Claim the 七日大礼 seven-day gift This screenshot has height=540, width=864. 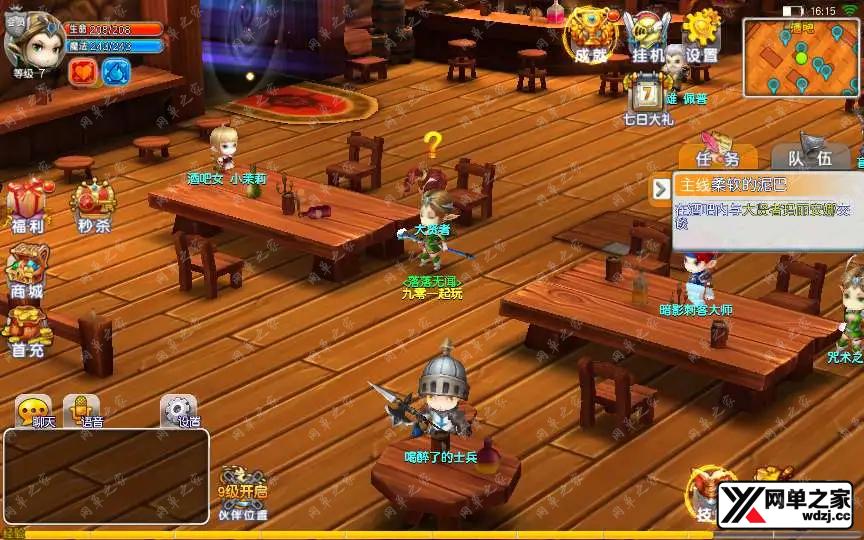pos(647,100)
